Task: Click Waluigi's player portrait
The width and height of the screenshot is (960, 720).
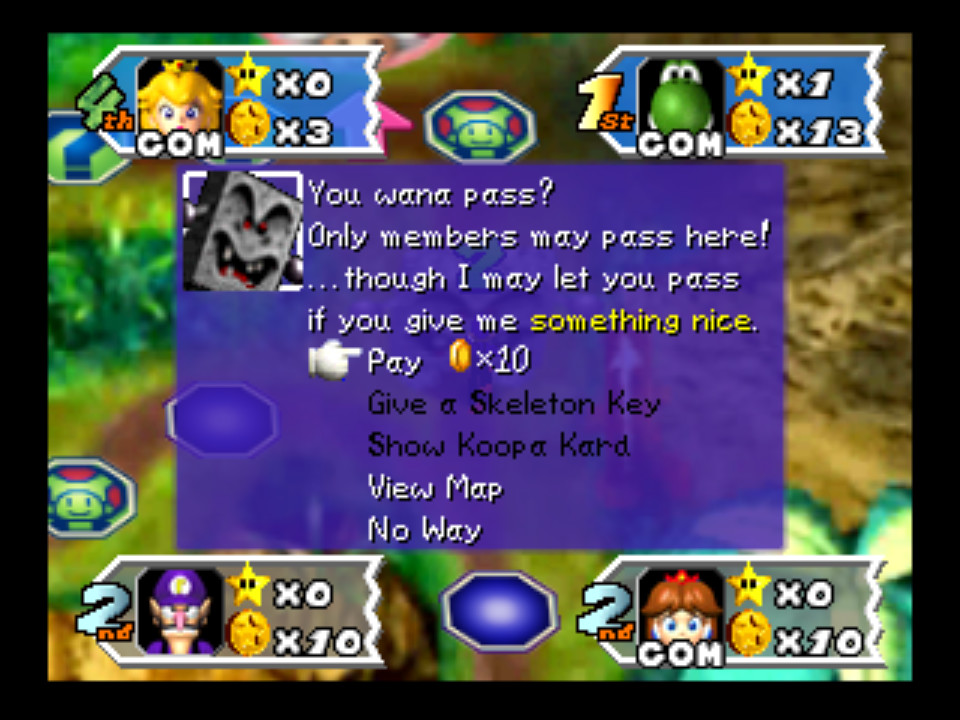Action: click(x=180, y=609)
